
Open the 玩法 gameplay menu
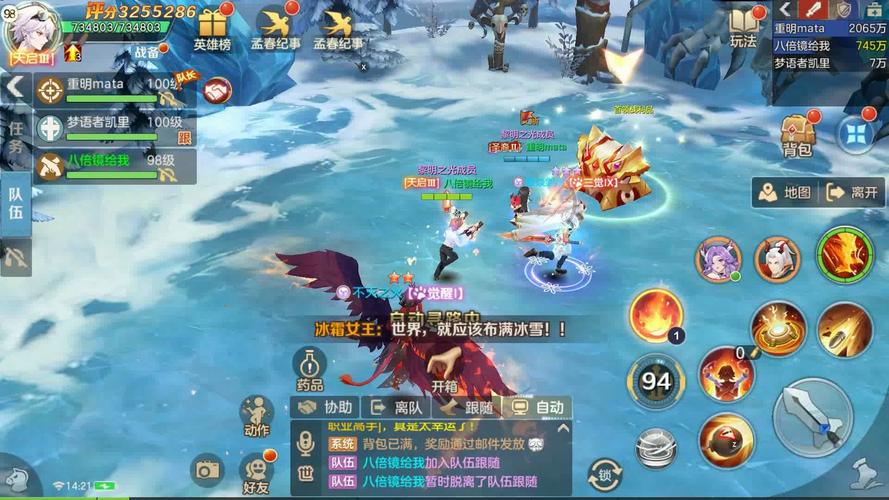(743, 27)
